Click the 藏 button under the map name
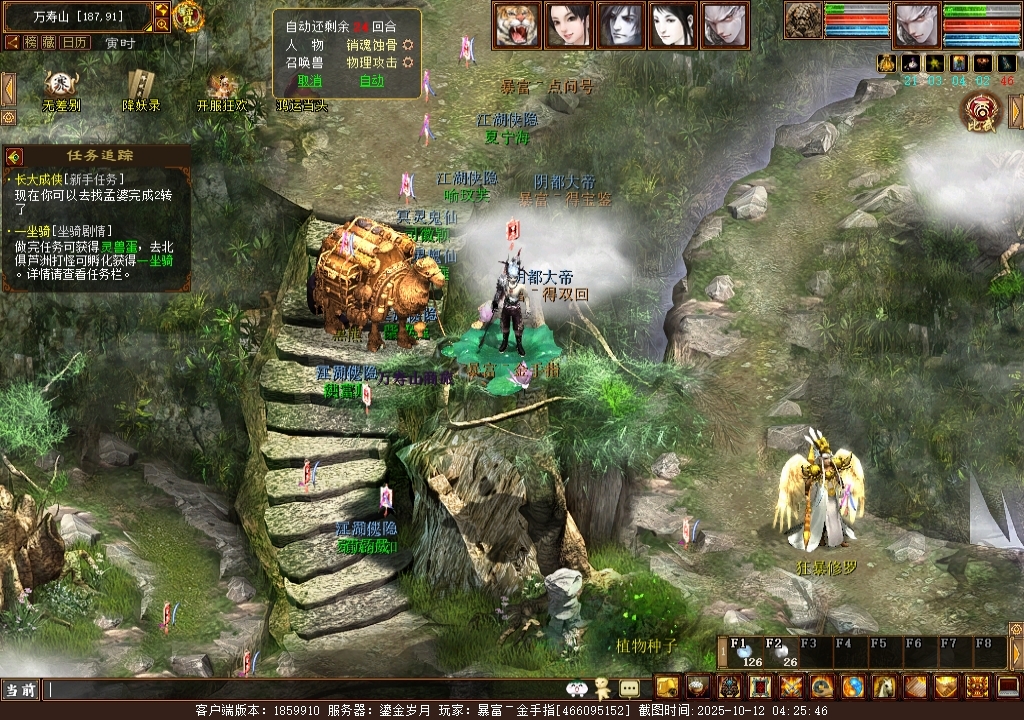The width and height of the screenshot is (1024, 720). [x=49, y=42]
